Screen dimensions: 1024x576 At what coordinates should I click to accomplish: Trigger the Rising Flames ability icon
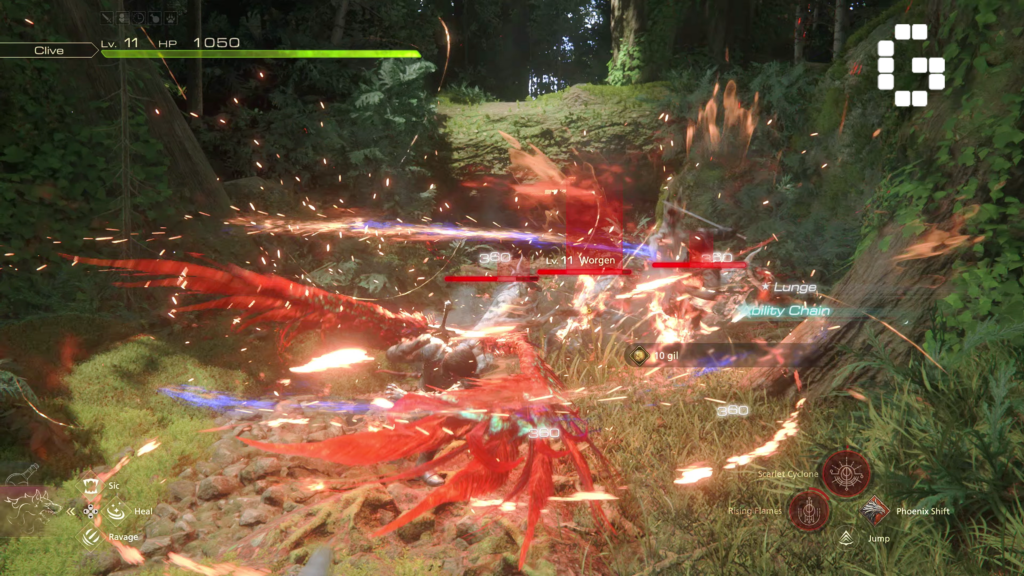point(808,510)
